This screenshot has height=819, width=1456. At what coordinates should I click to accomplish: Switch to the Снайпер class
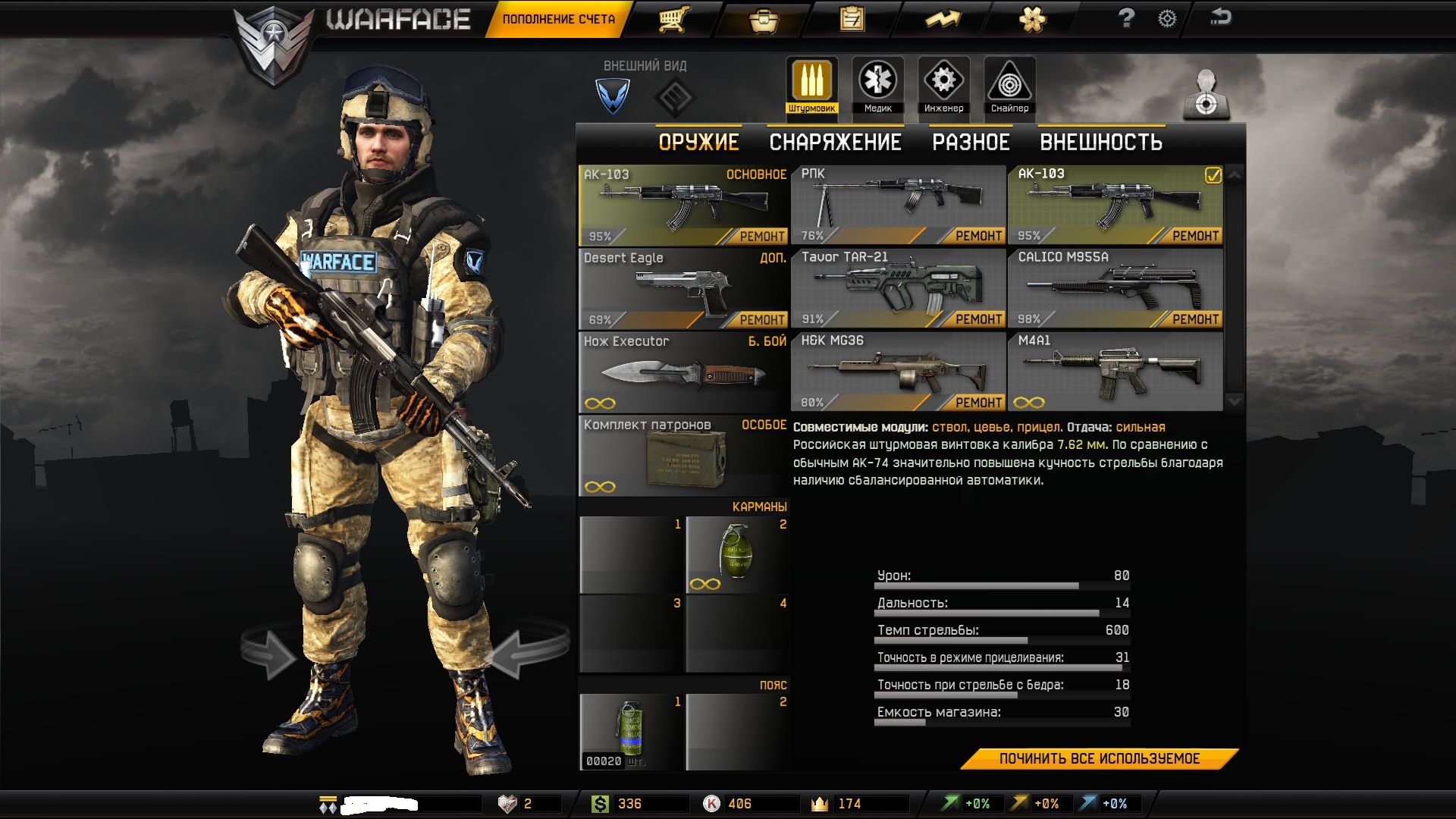[1009, 85]
